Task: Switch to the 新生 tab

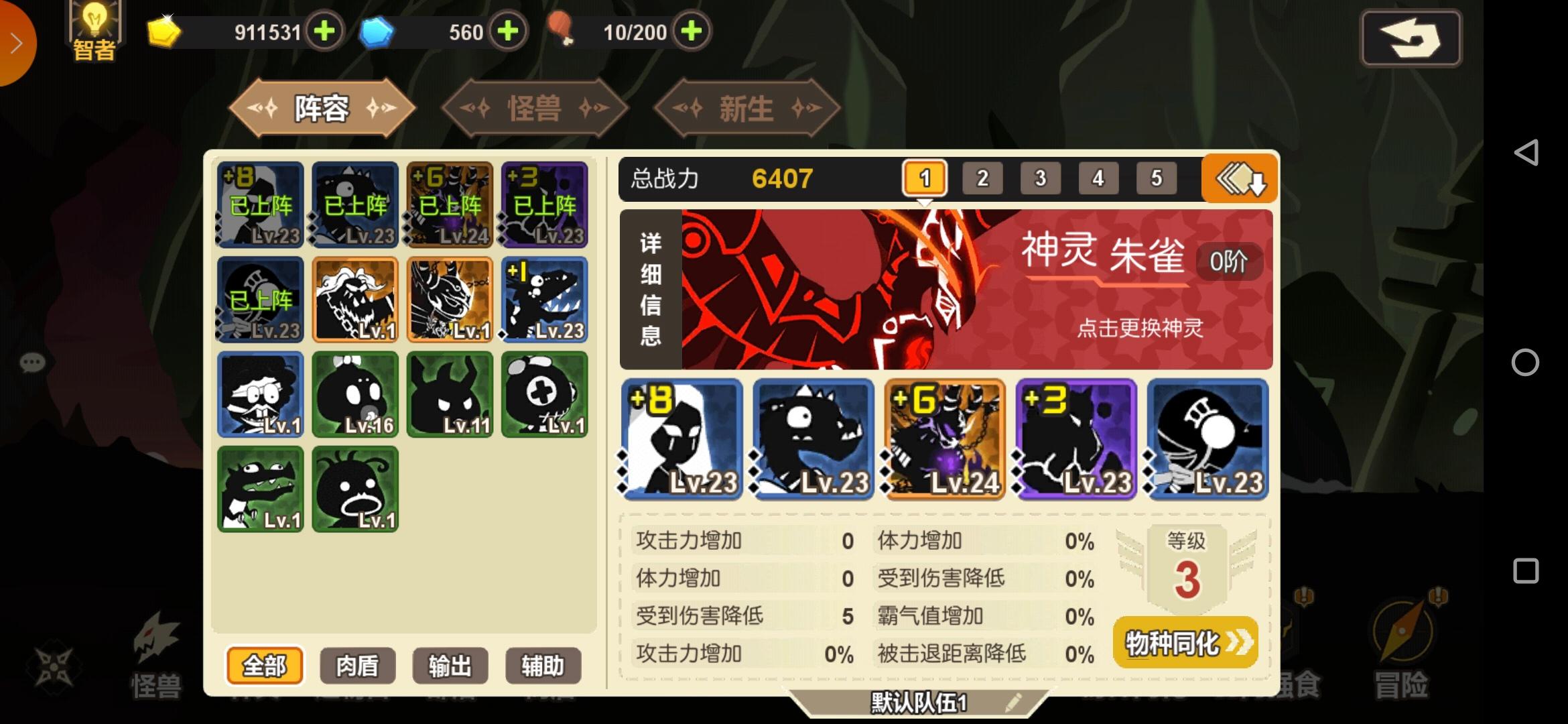Action: [x=746, y=107]
